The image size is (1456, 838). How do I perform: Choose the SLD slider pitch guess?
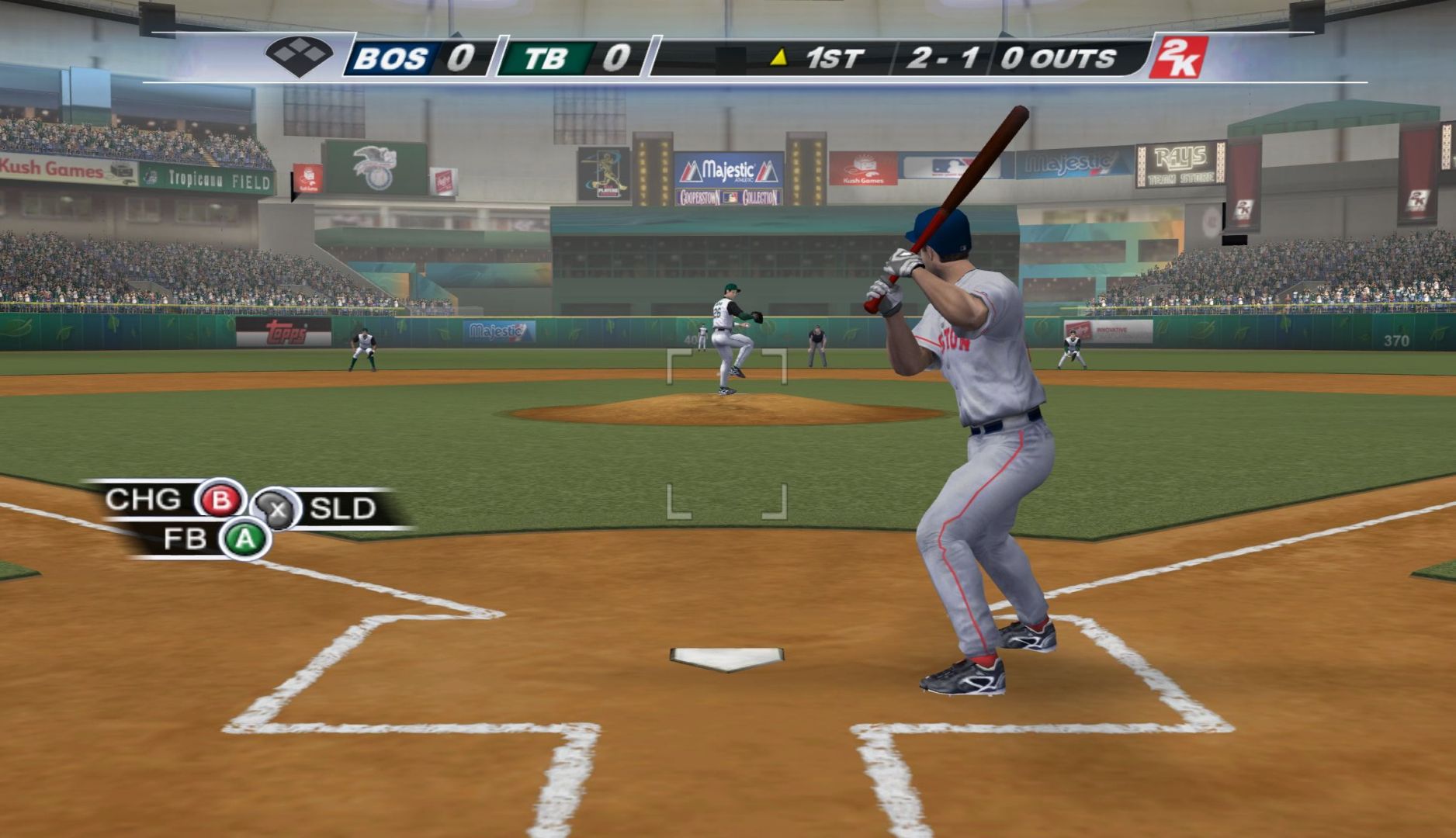pyautogui.click(x=277, y=510)
